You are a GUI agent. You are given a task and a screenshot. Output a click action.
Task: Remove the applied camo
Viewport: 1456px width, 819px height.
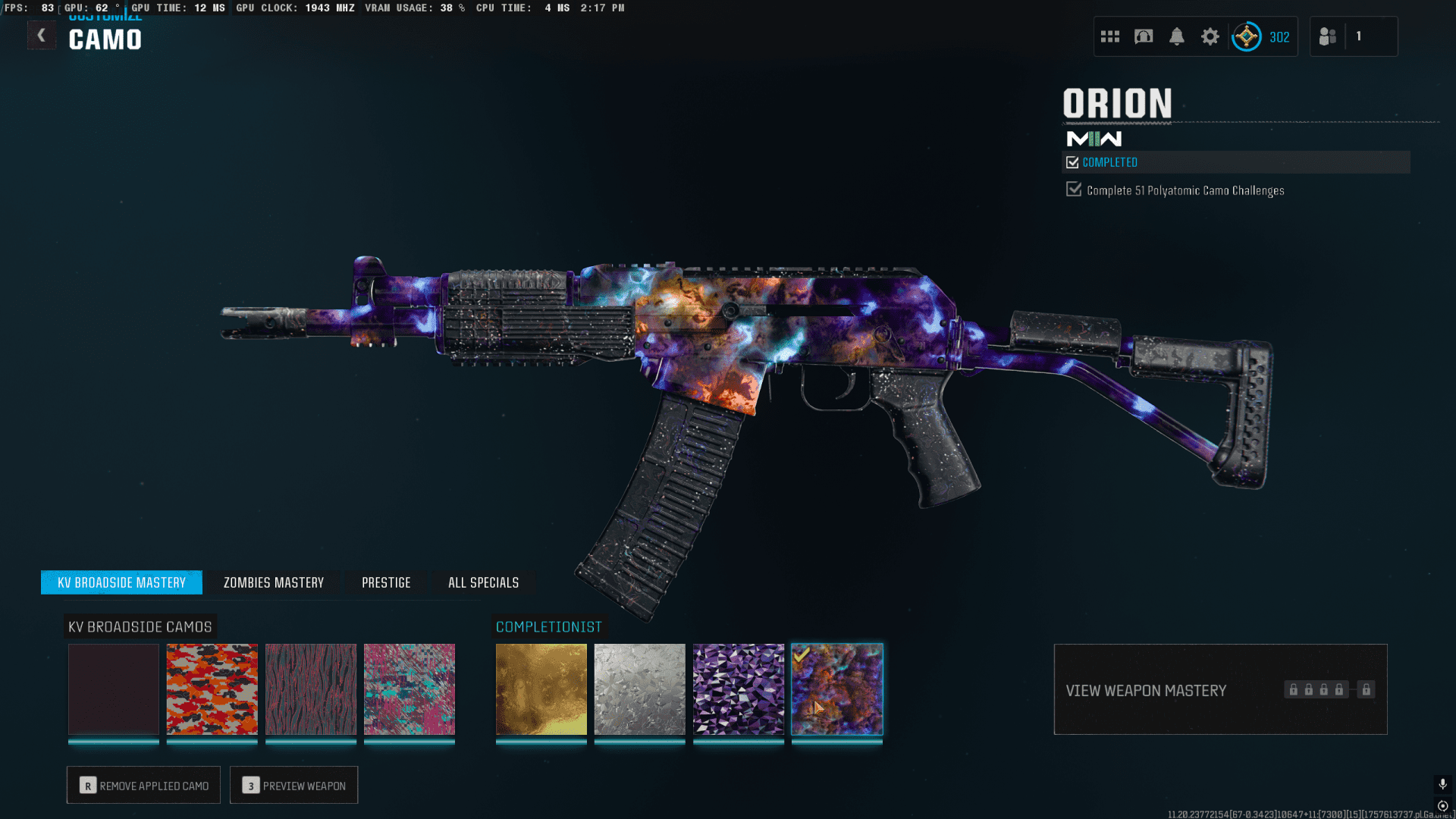[143, 785]
